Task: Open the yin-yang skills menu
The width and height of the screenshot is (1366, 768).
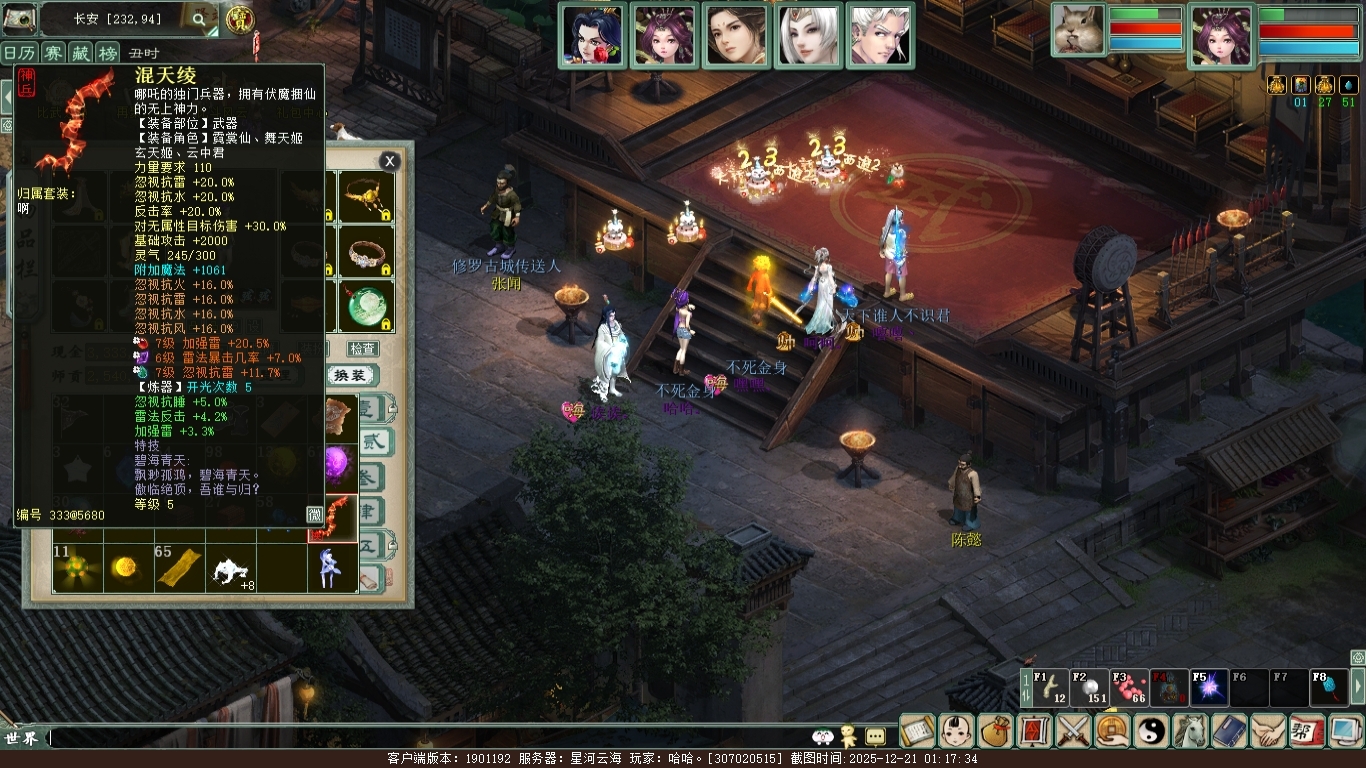Action: (x=1151, y=731)
